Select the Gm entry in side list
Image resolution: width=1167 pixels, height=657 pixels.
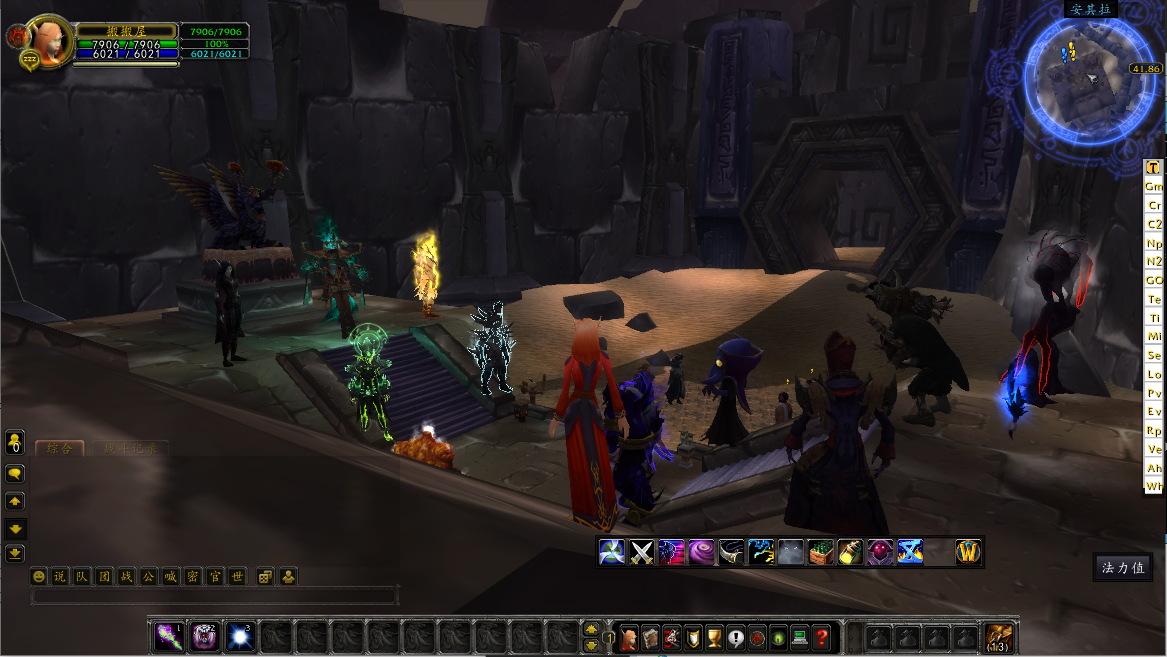(1154, 186)
